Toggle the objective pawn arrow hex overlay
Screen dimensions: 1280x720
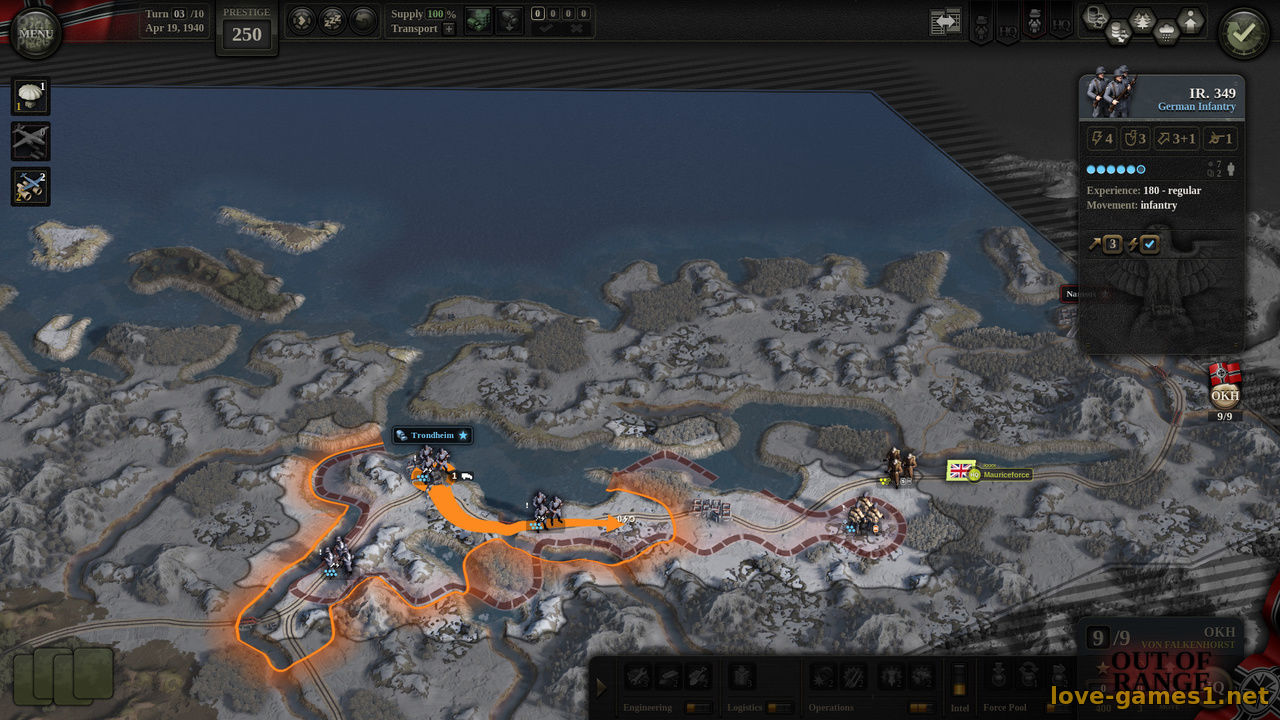(1190, 19)
